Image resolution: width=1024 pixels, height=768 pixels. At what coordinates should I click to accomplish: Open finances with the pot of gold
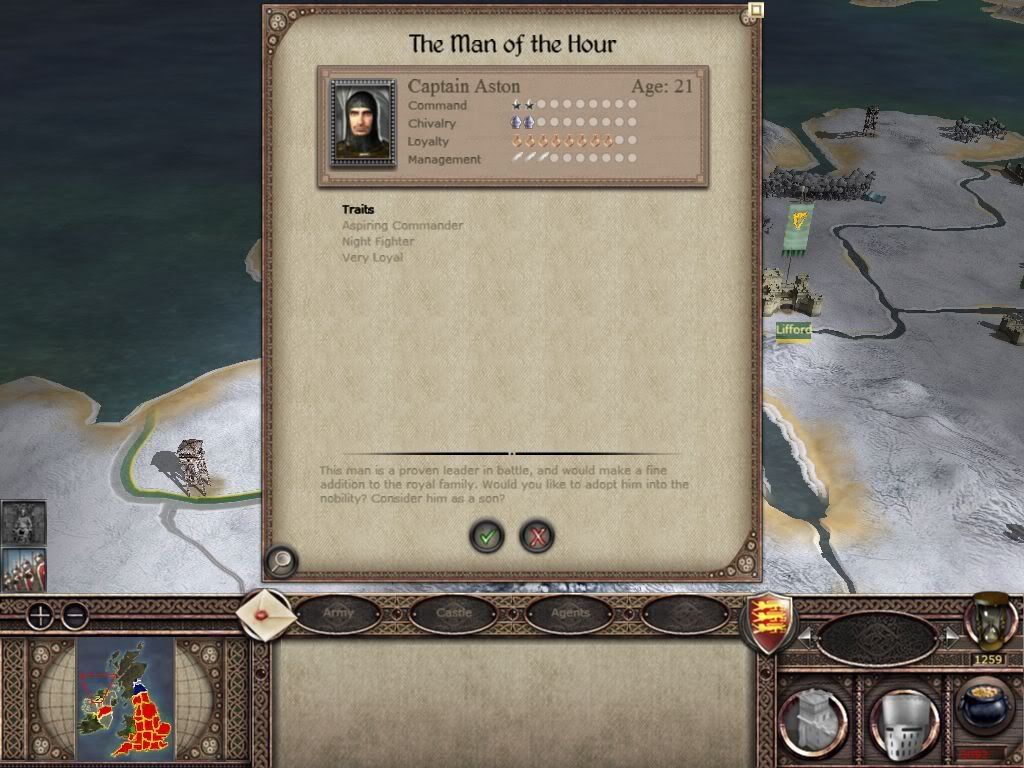coord(984,708)
